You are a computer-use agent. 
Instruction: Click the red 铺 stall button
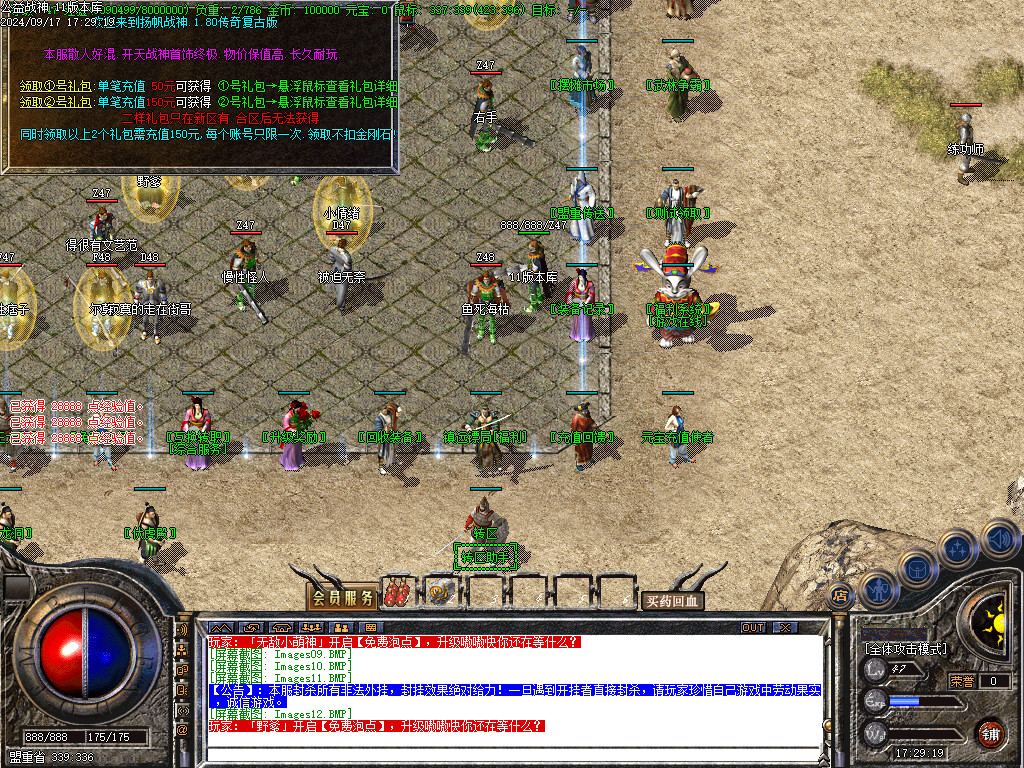990,732
